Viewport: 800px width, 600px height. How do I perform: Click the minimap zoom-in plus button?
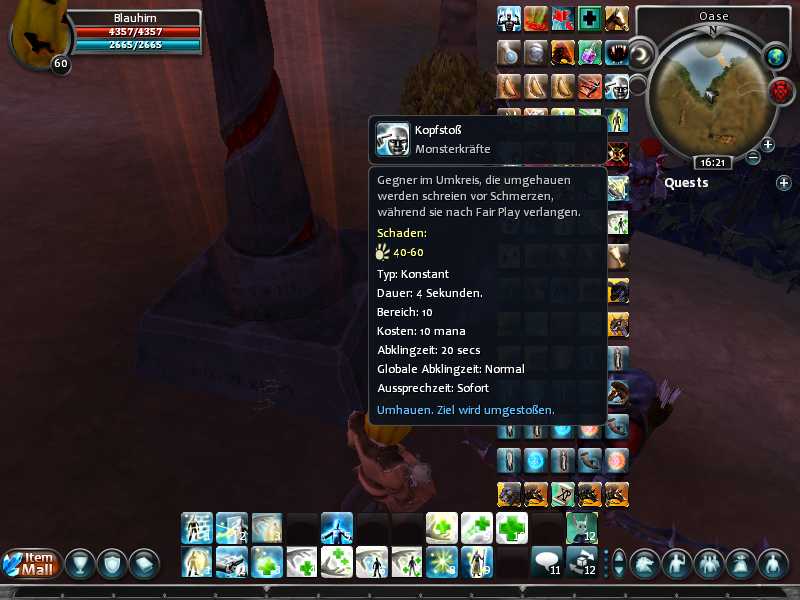coord(768,145)
